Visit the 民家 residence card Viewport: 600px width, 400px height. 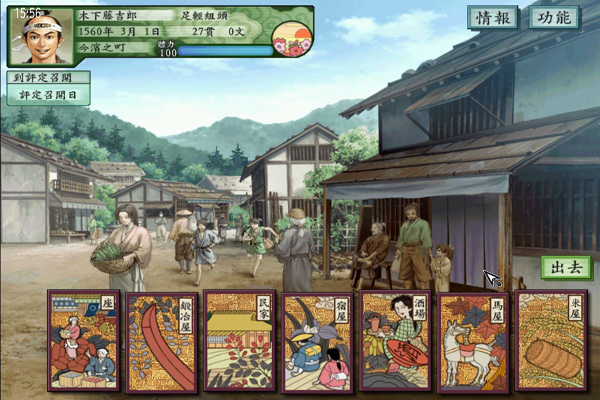tap(239, 341)
